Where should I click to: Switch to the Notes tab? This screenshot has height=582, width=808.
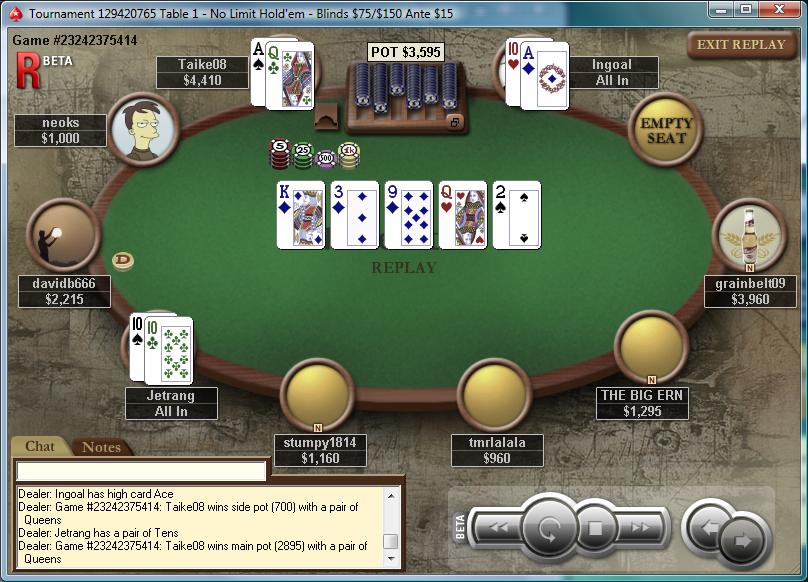(x=101, y=447)
